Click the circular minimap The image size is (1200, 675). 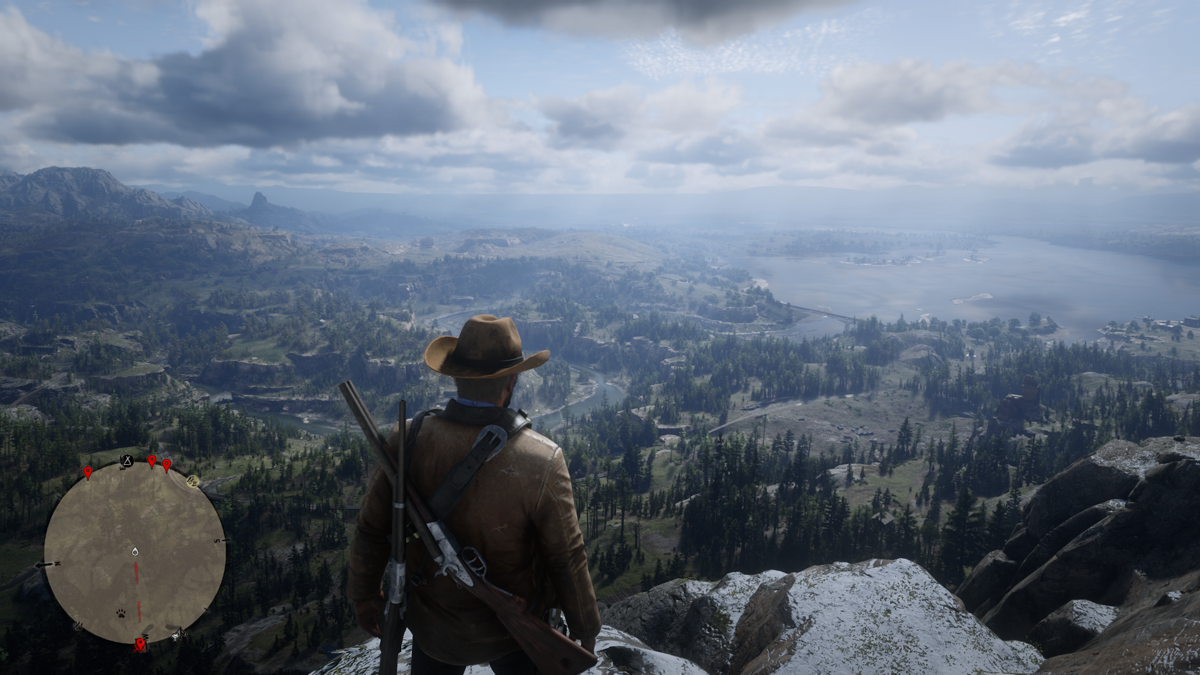135,552
